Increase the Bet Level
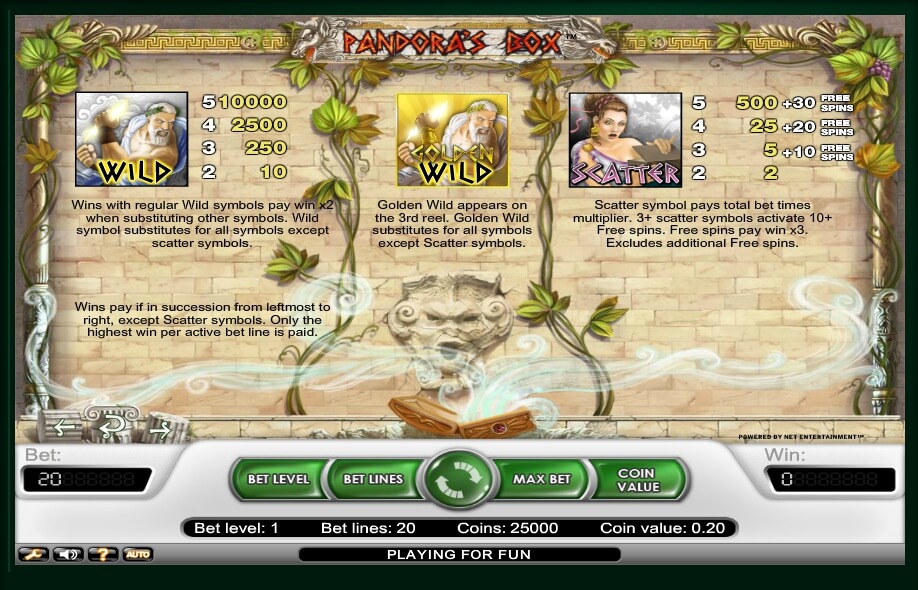918x590 pixels. coord(278,479)
